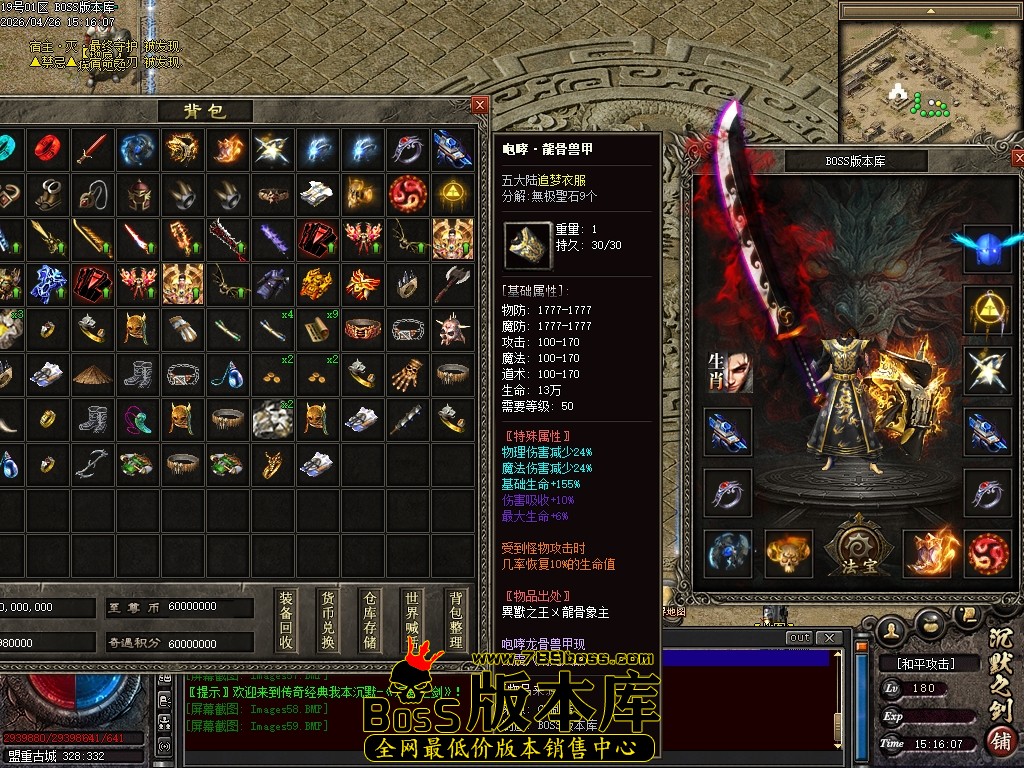The width and height of the screenshot is (1024, 768).
Task: Select the red ring in the backpack
Action: point(46,149)
